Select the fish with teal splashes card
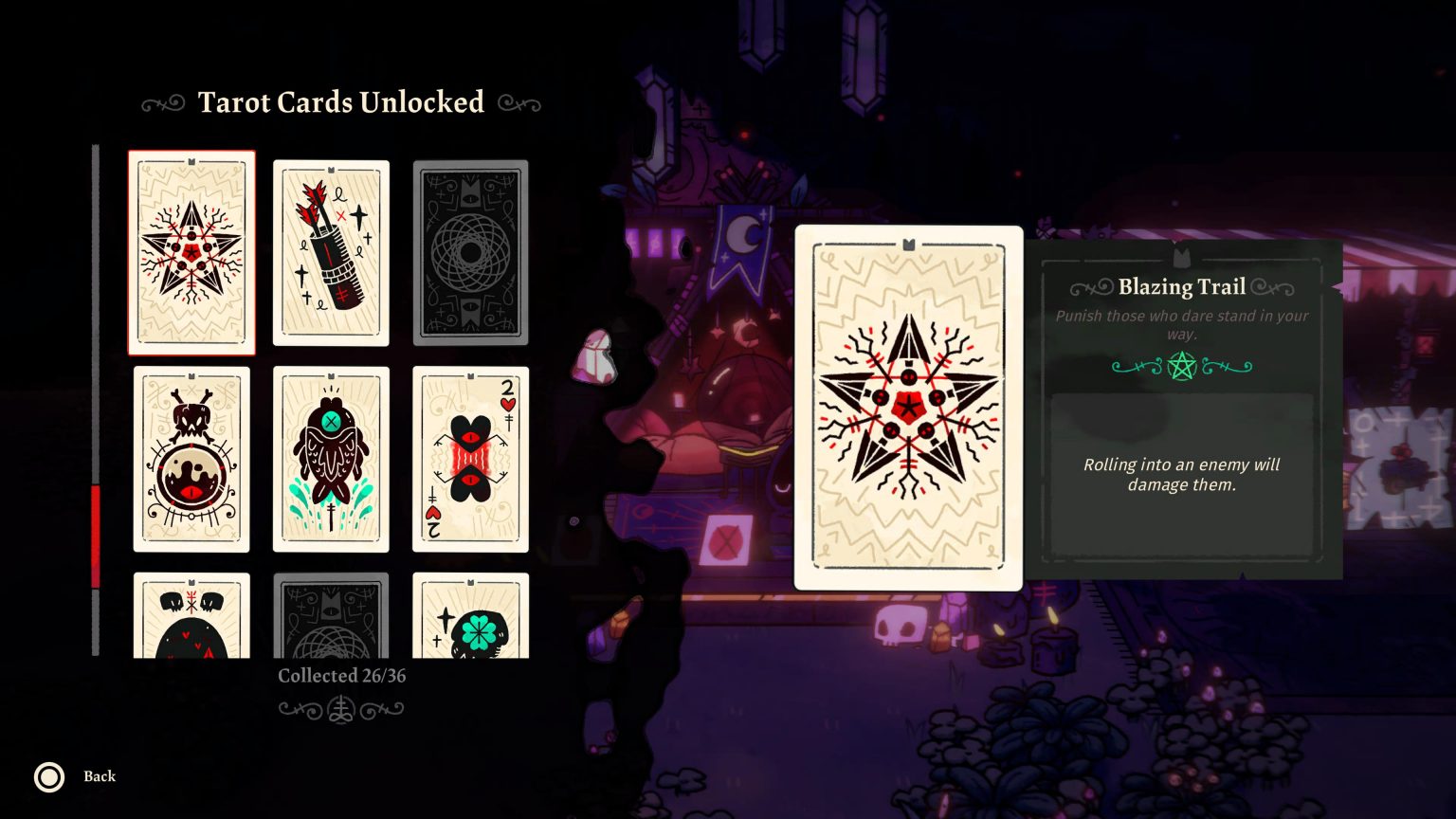 [331, 459]
